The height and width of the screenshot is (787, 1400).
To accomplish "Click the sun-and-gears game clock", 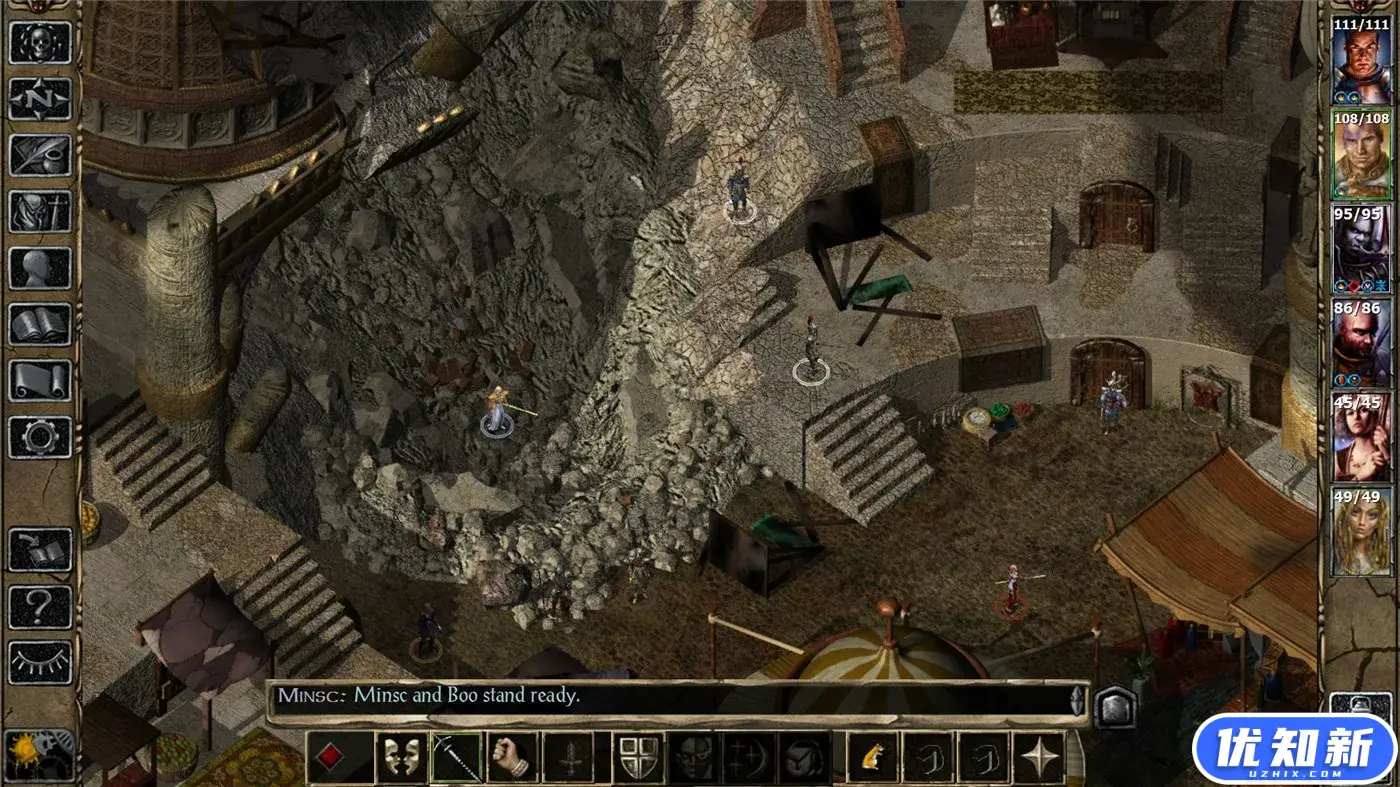I will click(40, 755).
